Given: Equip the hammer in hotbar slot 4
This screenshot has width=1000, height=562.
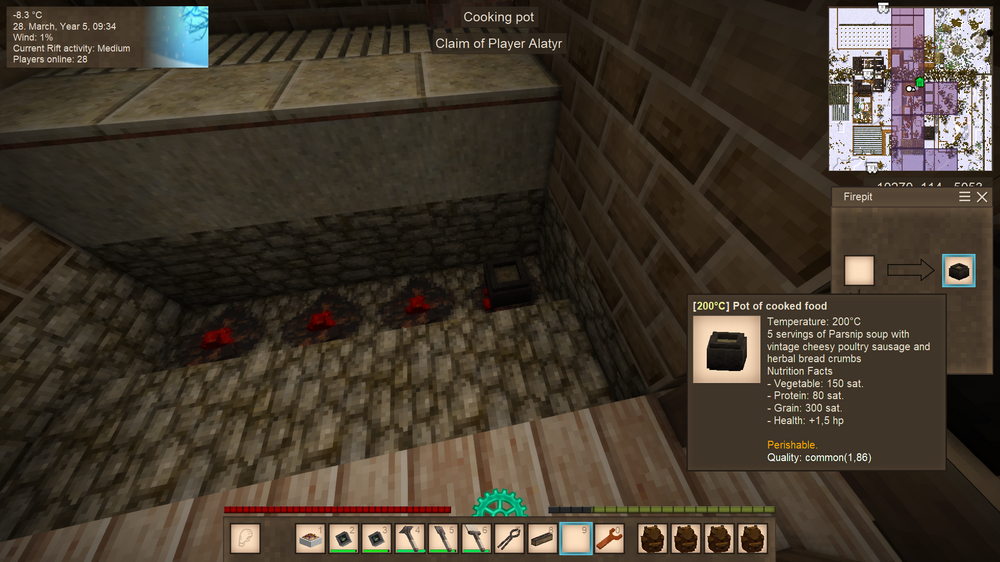Looking at the screenshot, I should click(x=411, y=539).
